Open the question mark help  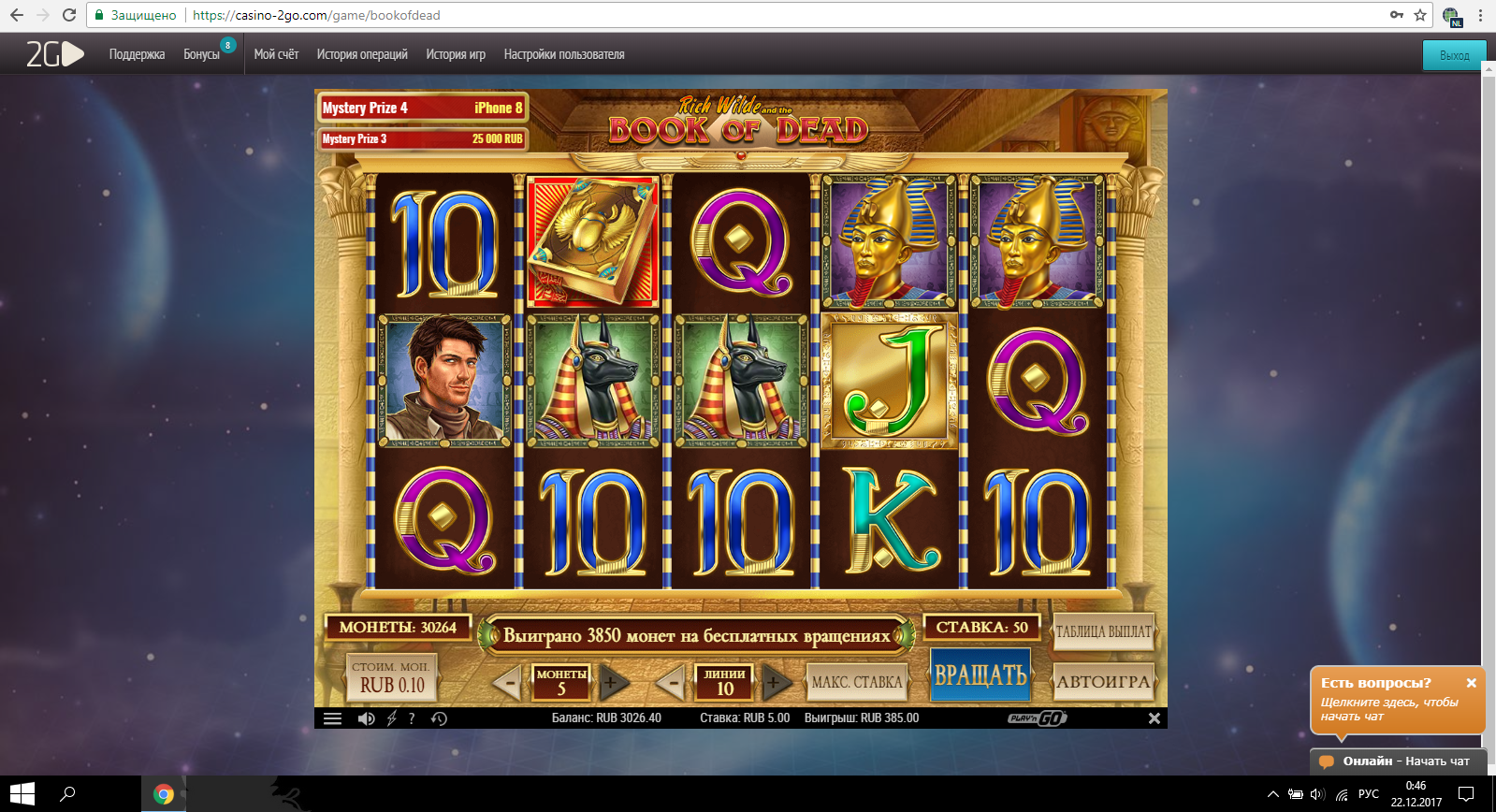(x=412, y=718)
